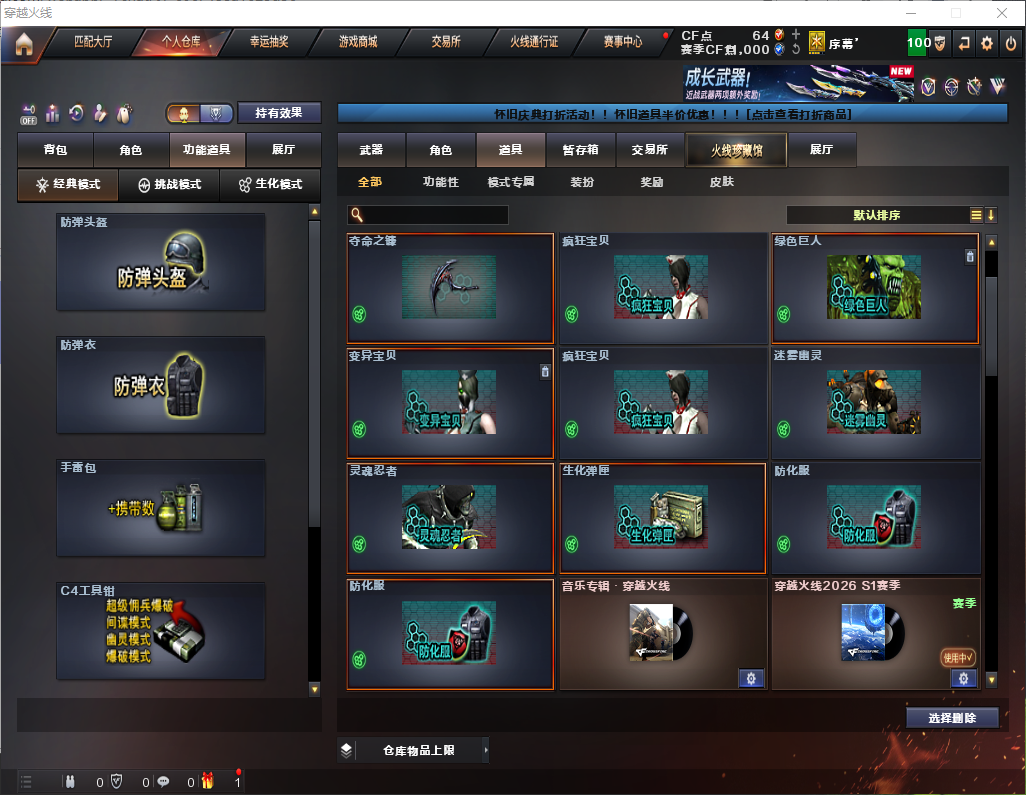Image resolution: width=1026 pixels, height=795 pixels.
Task: Click the 持有效果 owned effects button
Action: pos(279,113)
